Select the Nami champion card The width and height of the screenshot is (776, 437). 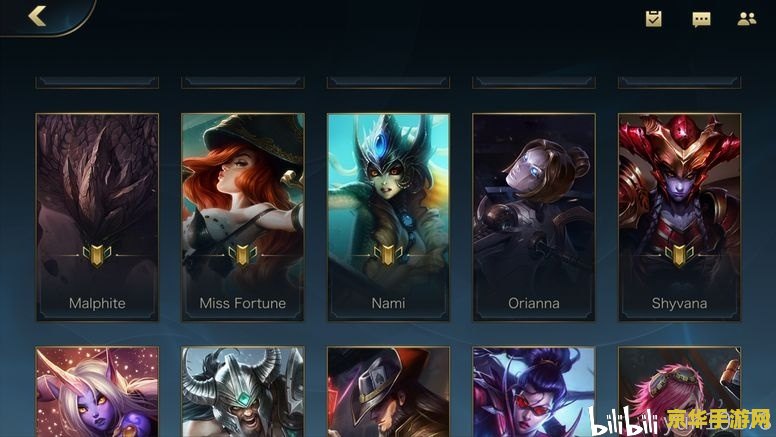coord(388,217)
